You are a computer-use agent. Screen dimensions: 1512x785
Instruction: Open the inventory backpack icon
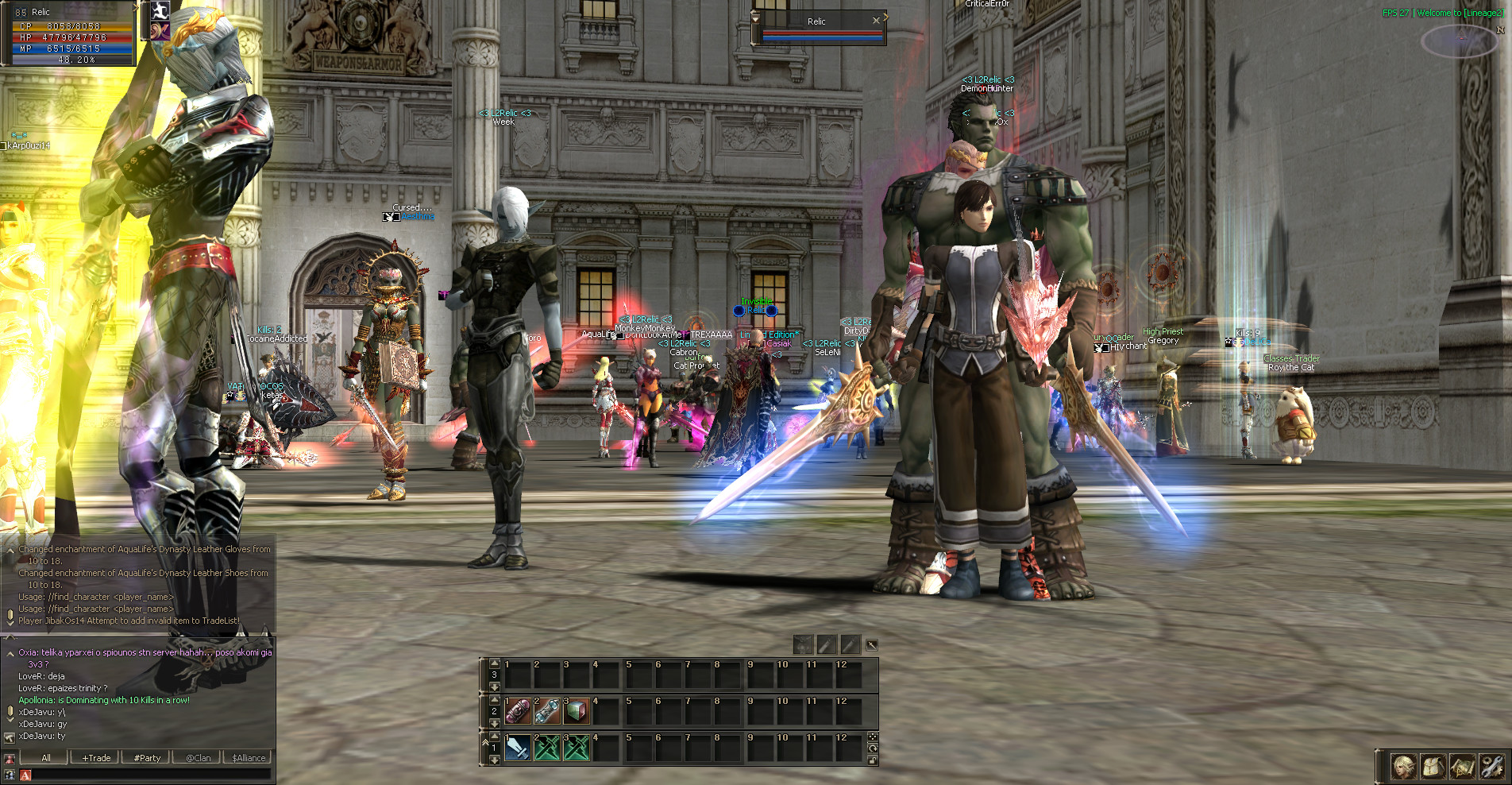[x=1433, y=767]
